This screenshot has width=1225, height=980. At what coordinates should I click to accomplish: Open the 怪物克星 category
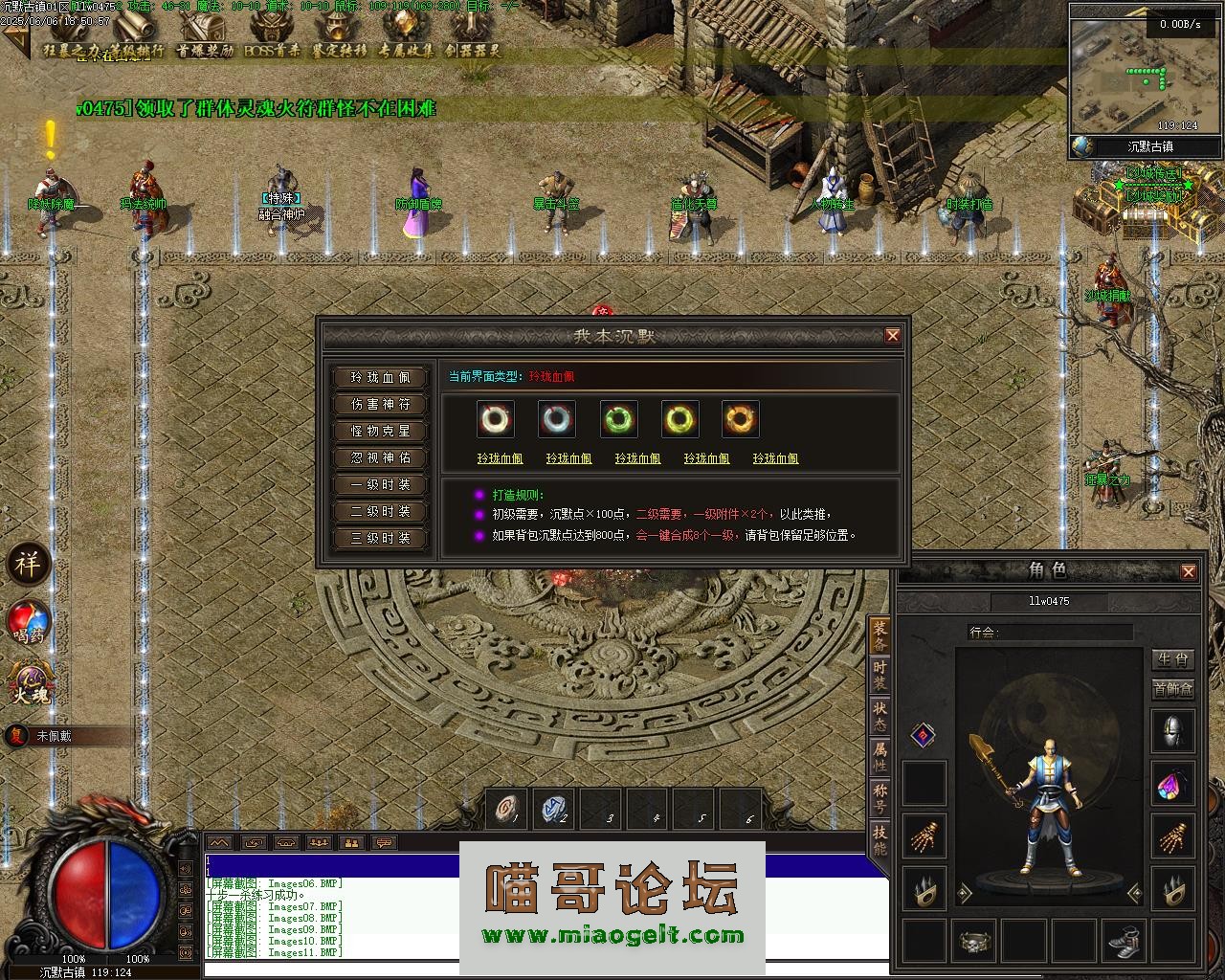click(381, 432)
